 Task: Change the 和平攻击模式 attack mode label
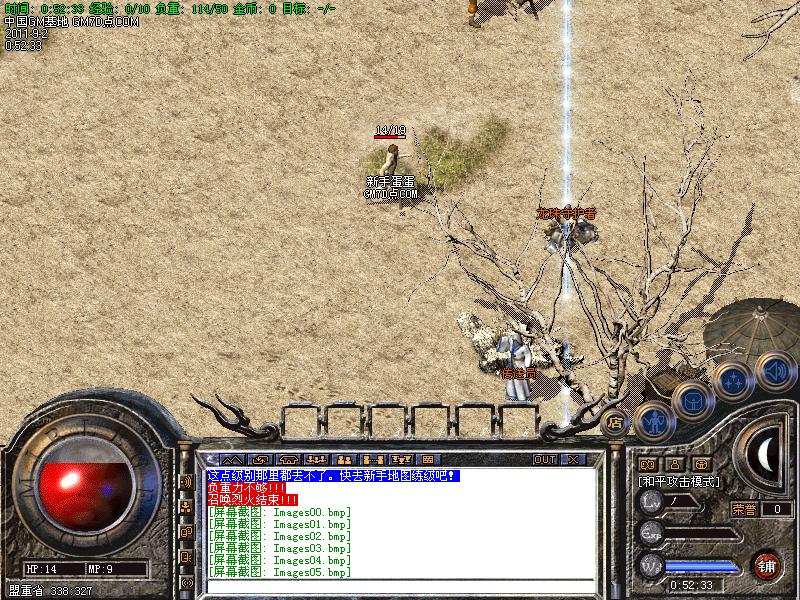pyautogui.click(x=680, y=481)
